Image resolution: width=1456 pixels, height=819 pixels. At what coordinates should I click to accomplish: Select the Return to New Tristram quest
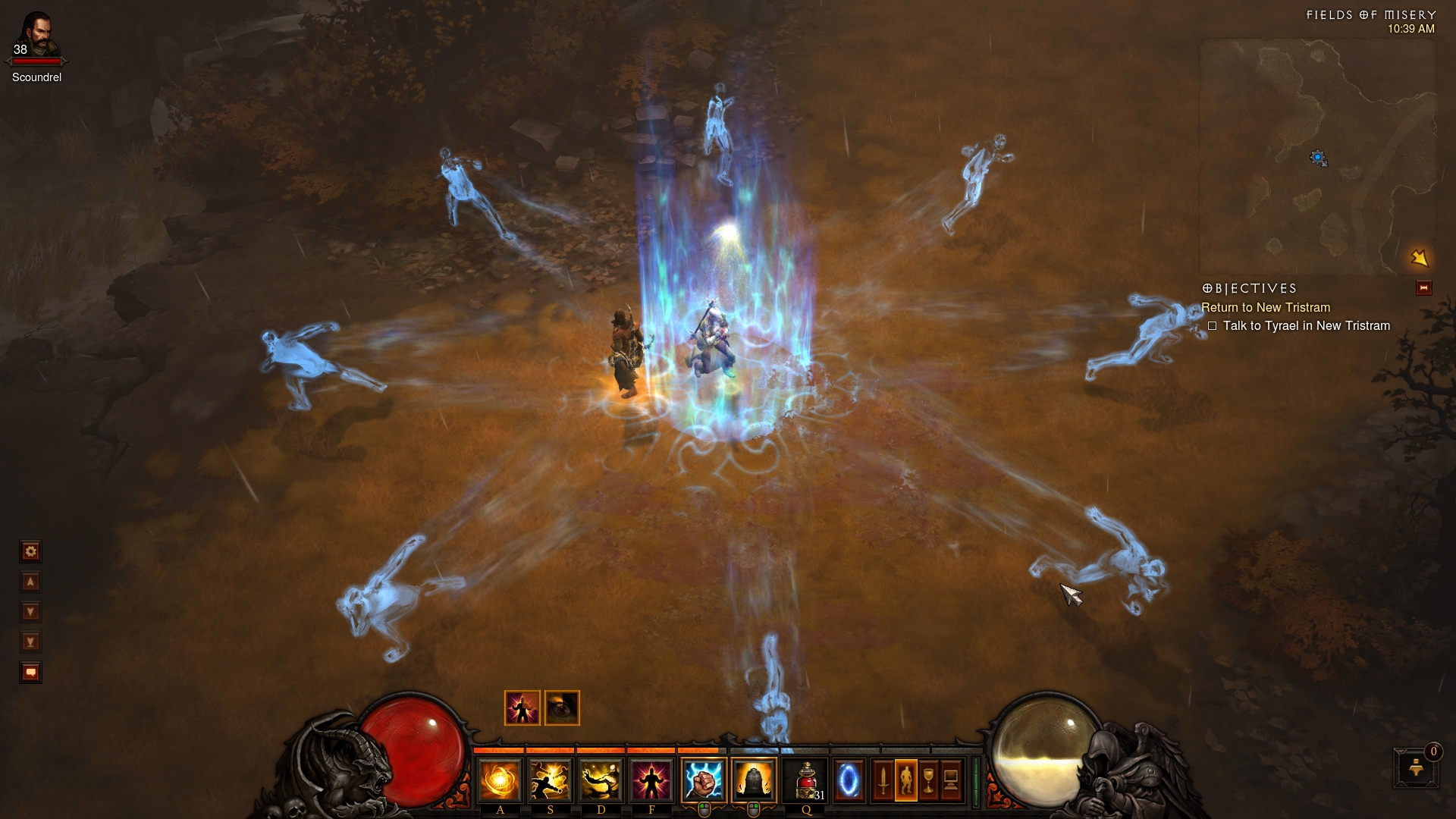click(x=1265, y=307)
